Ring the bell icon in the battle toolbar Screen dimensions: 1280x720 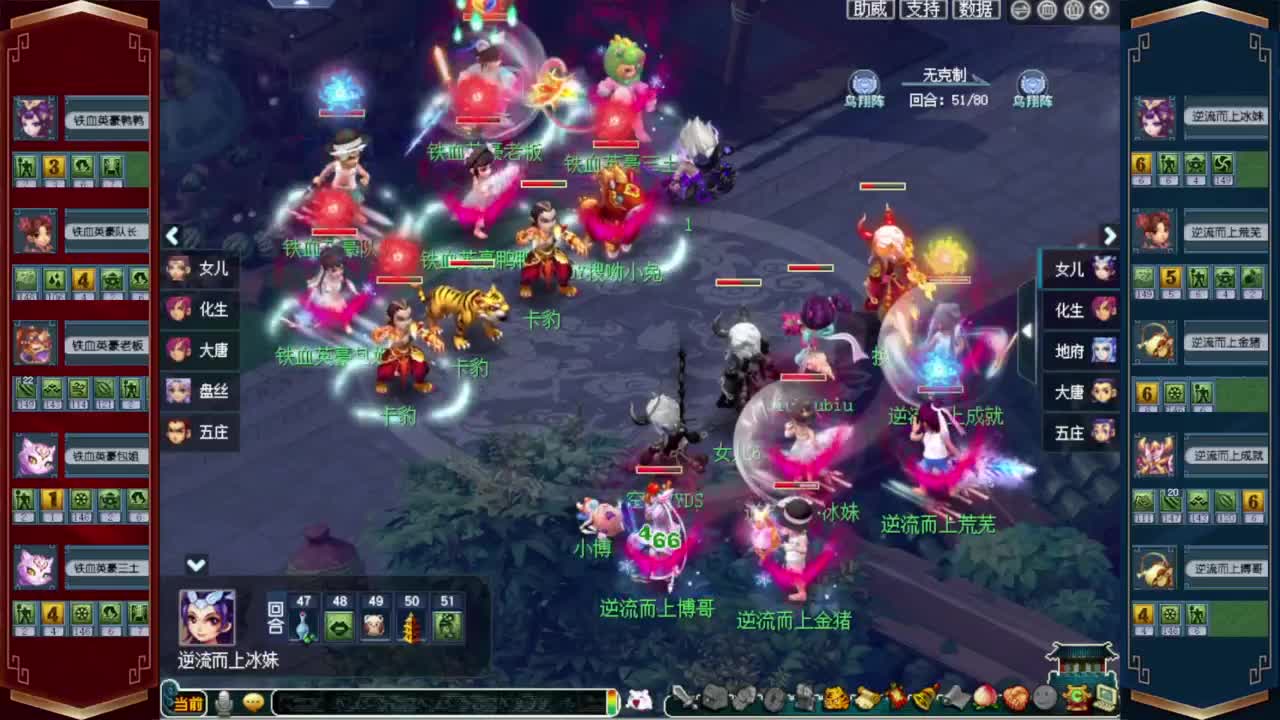pyautogui.click(x=924, y=700)
